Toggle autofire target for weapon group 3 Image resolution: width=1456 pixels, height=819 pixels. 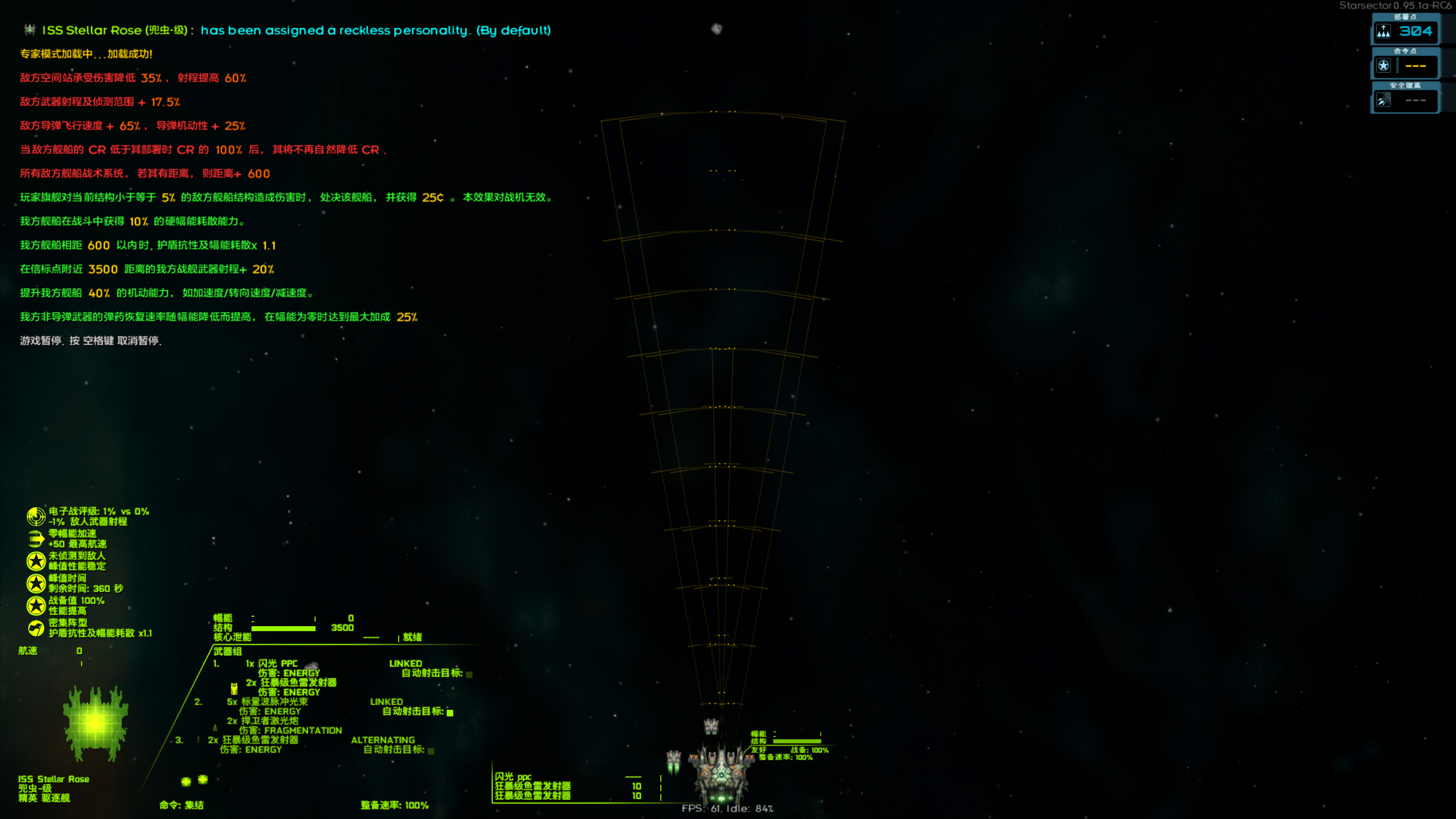point(431,751)
